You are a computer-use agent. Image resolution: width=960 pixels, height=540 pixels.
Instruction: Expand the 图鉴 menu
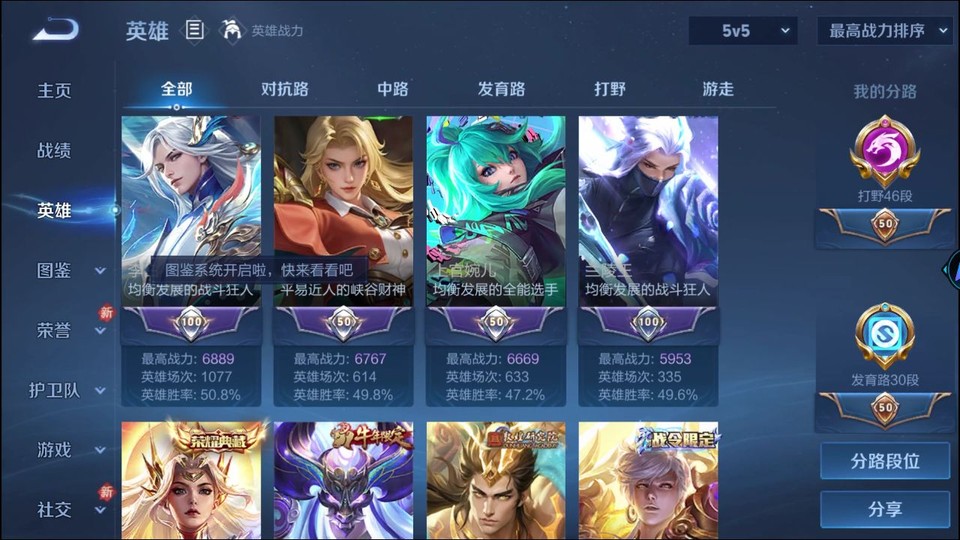(x=70, y=271)
